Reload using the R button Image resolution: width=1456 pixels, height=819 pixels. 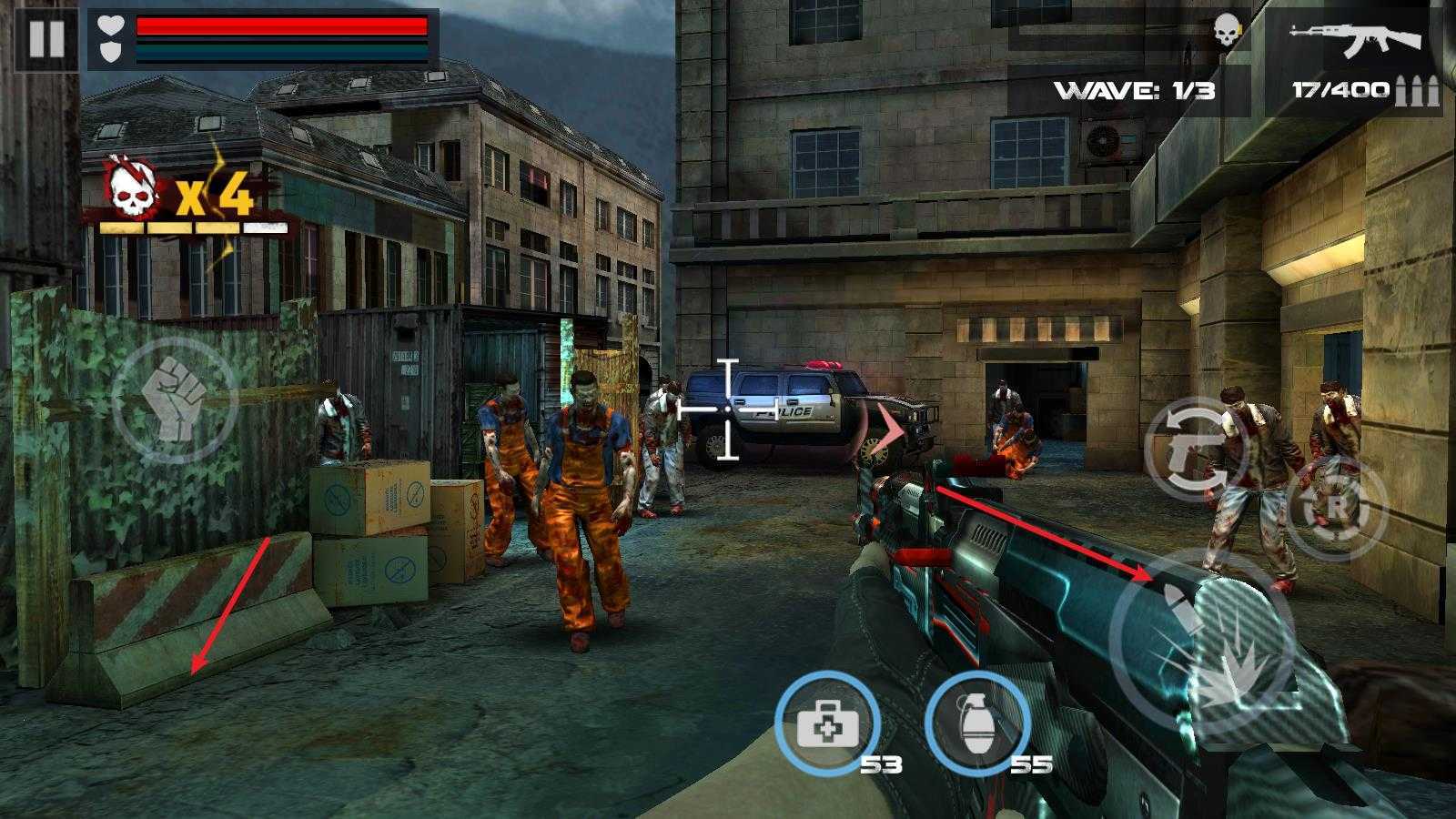point(1335,509)
